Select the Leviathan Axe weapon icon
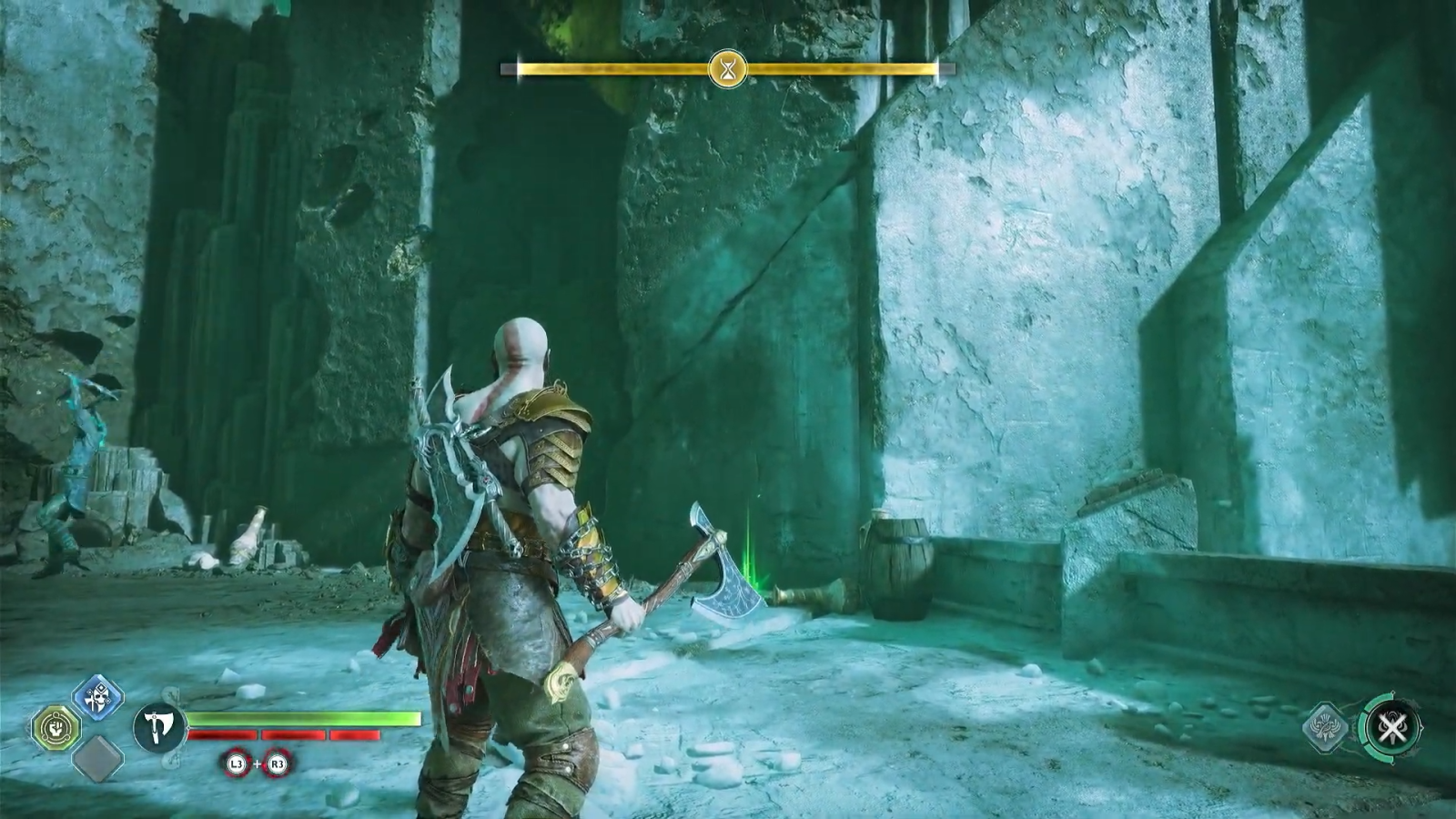 (160, 727)
